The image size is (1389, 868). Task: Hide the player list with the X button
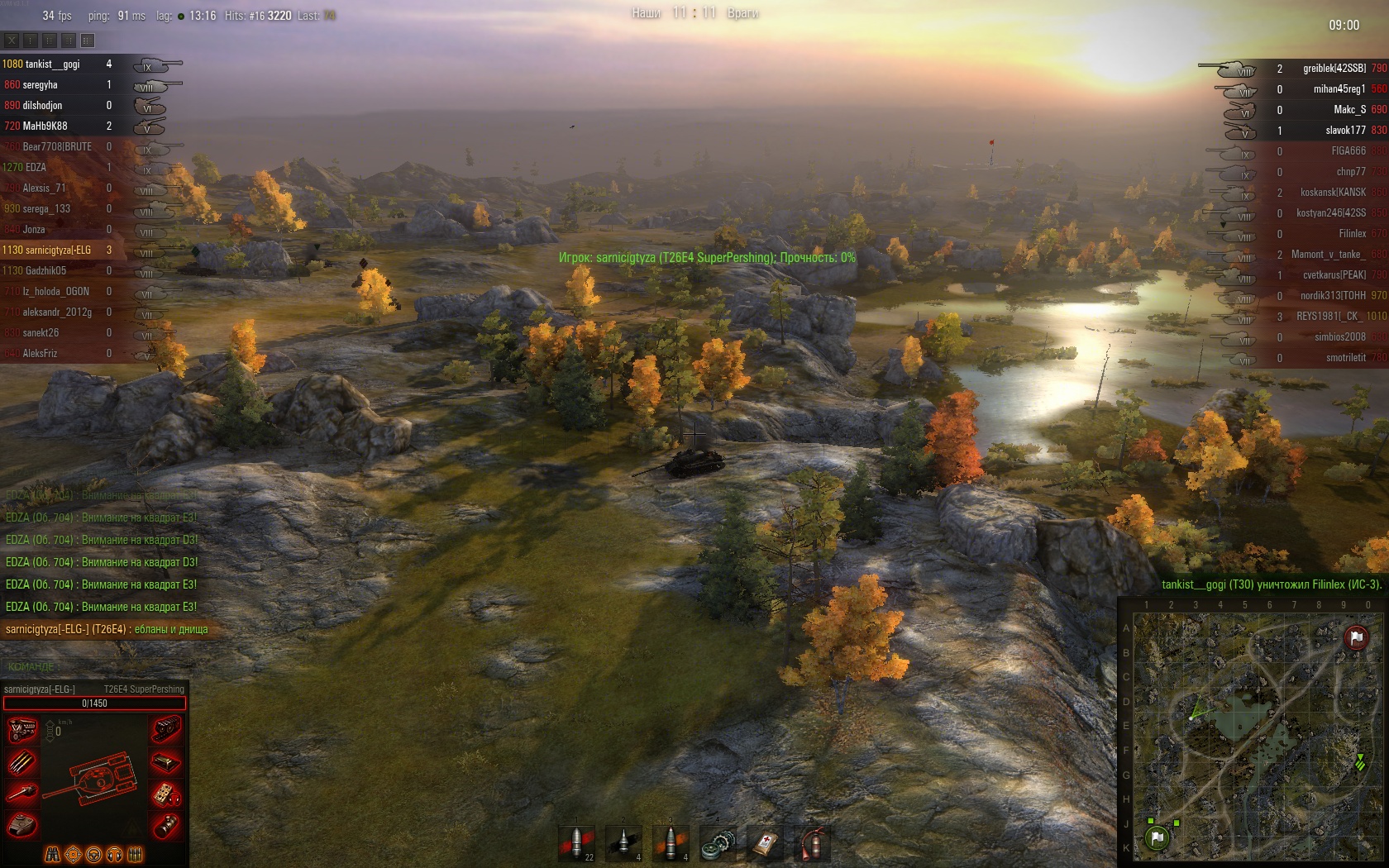coord(12,40)
